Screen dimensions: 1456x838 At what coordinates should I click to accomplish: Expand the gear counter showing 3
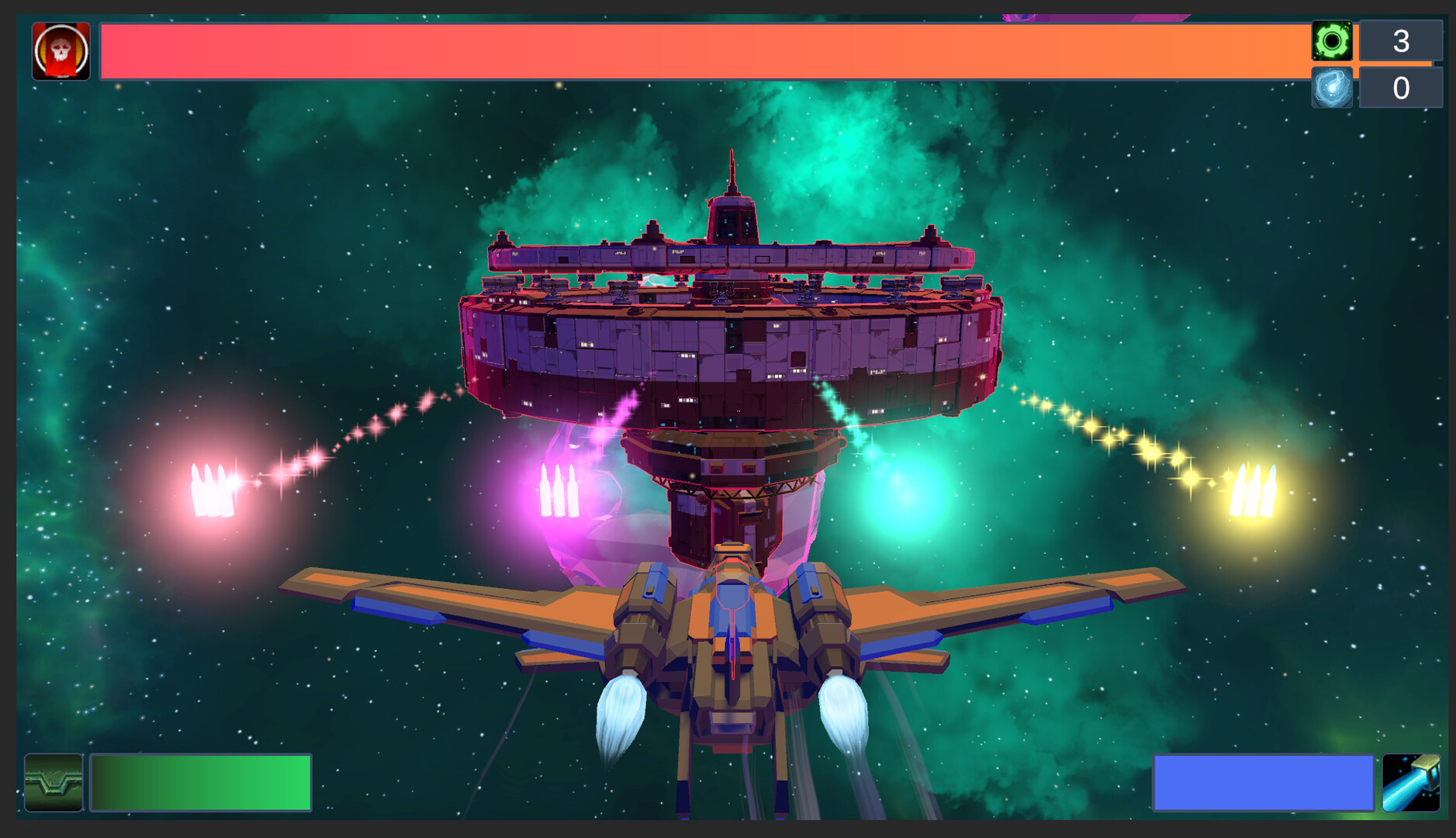(1402, 39)
